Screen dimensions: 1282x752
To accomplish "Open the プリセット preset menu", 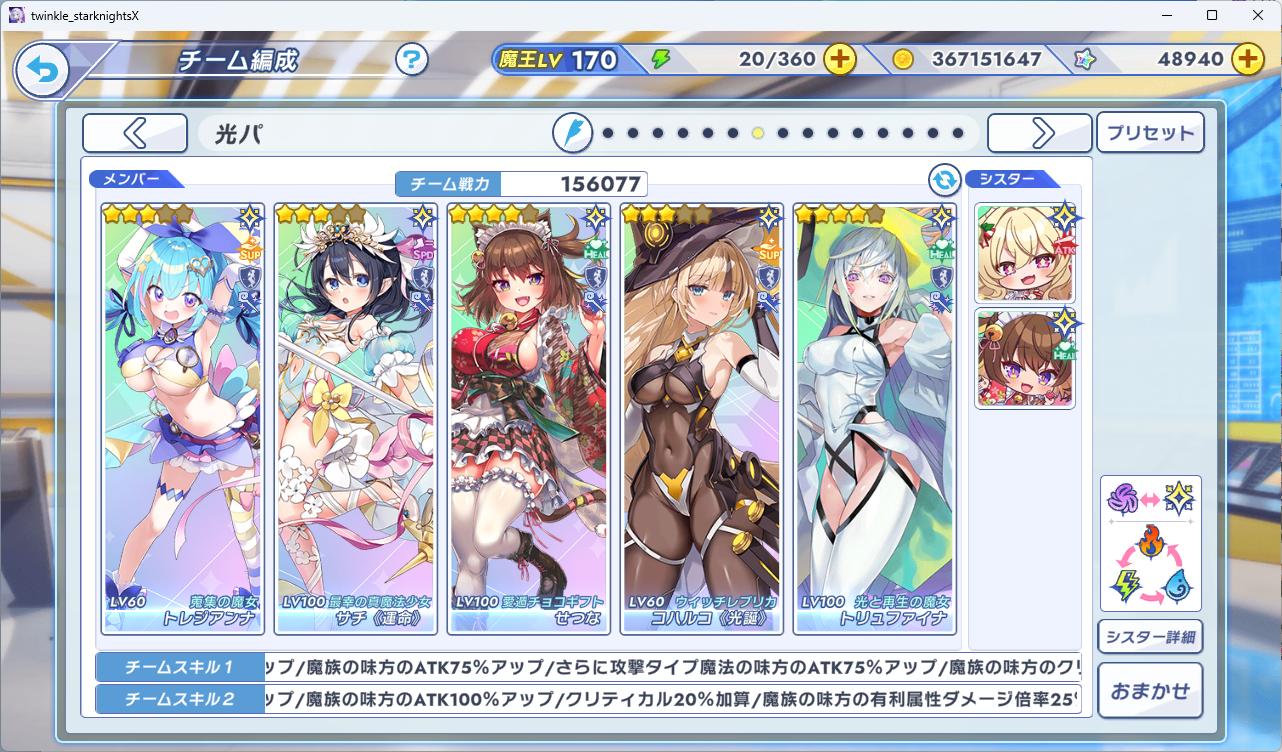I will coord(1150,133).
